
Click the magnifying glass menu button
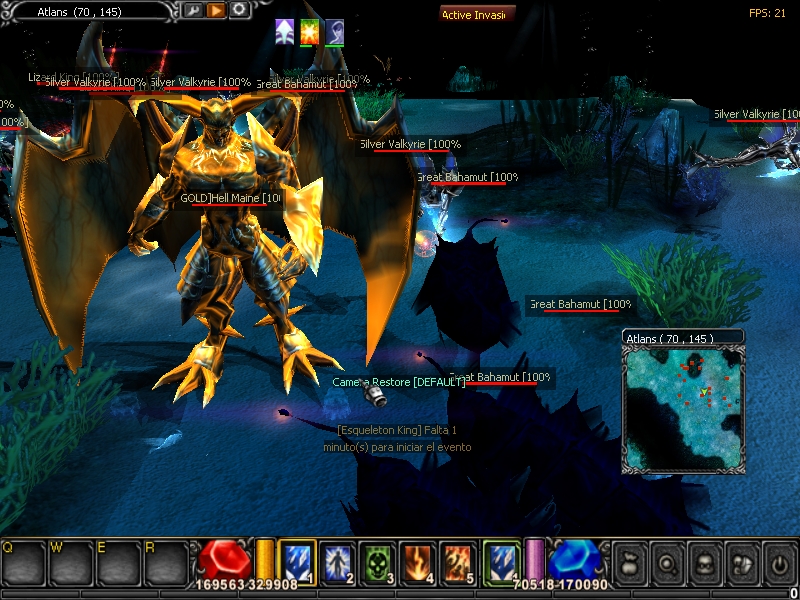coord(666,563)
